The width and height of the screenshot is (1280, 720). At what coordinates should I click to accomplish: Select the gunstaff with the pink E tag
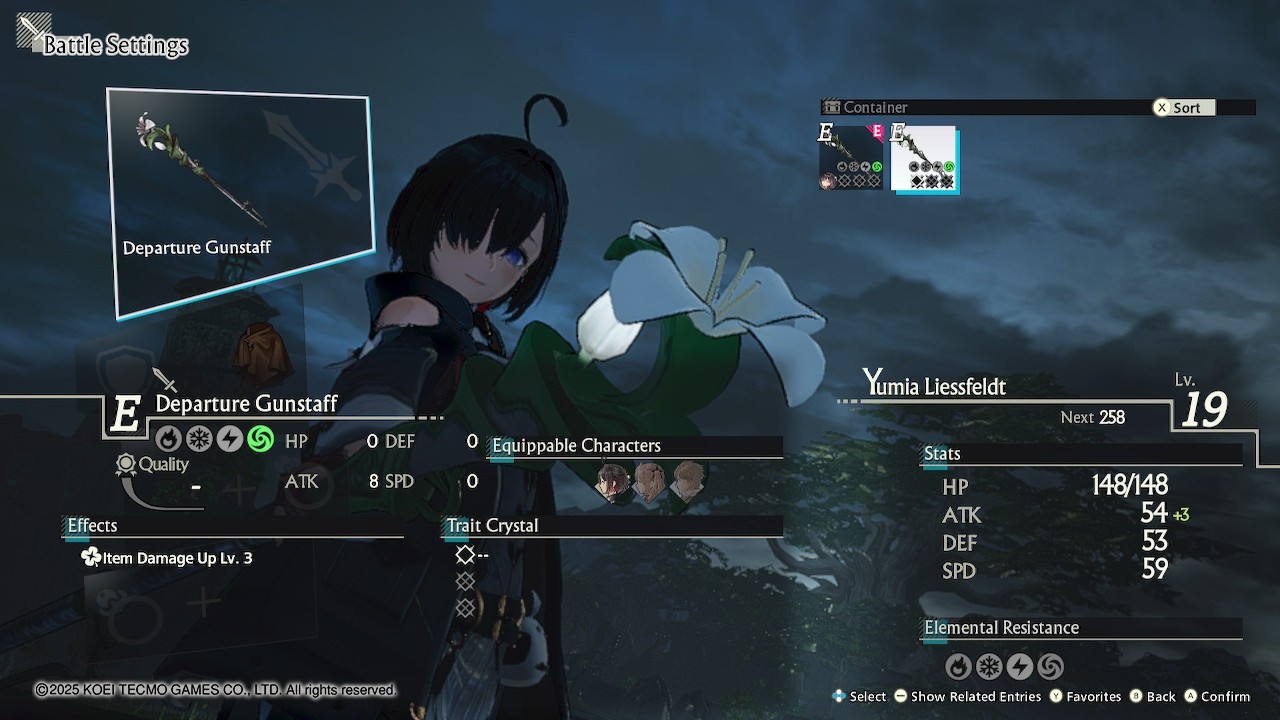pos(852,158)
